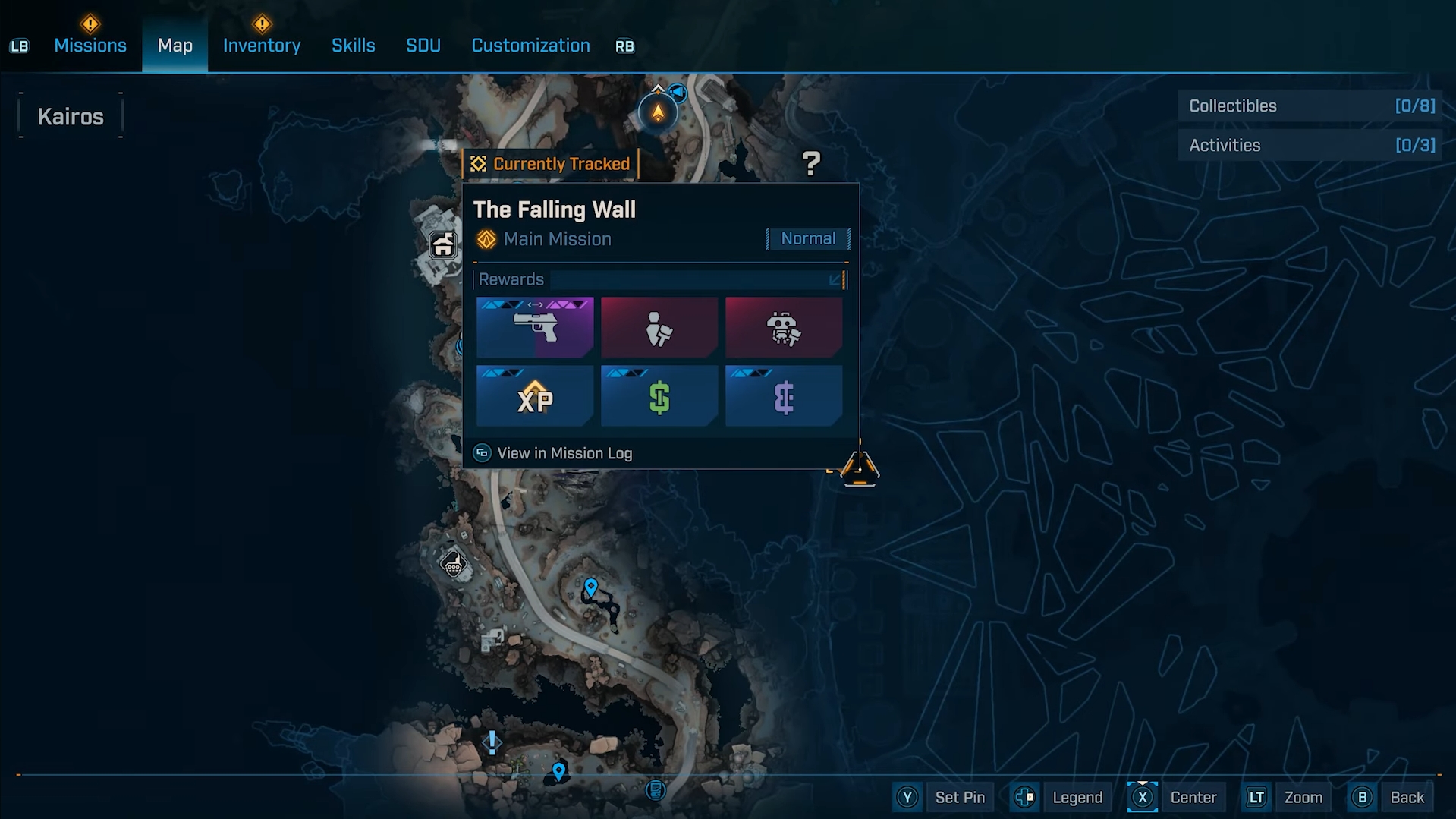Click the blue exclamation mark marker
This screenshot has width=1456, height=819.
(492, 742)
